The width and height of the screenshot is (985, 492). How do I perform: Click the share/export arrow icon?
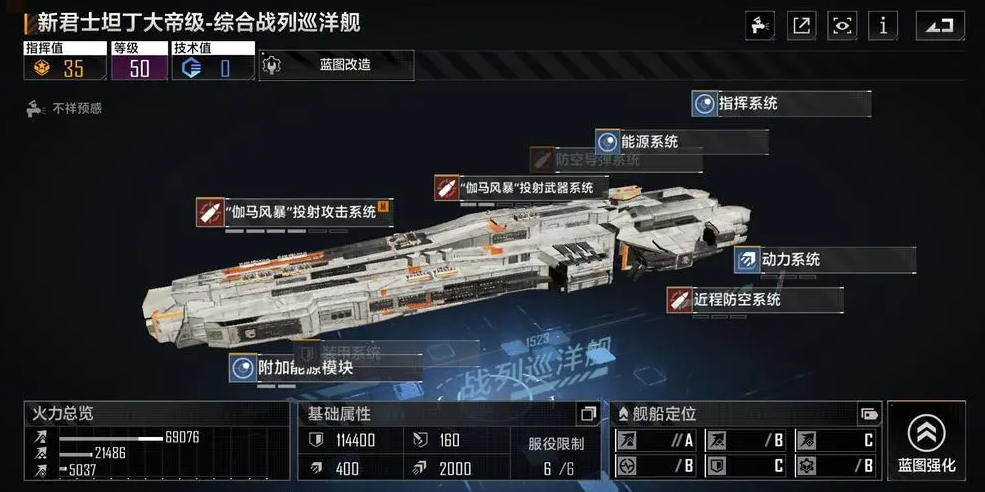(801, 26)
